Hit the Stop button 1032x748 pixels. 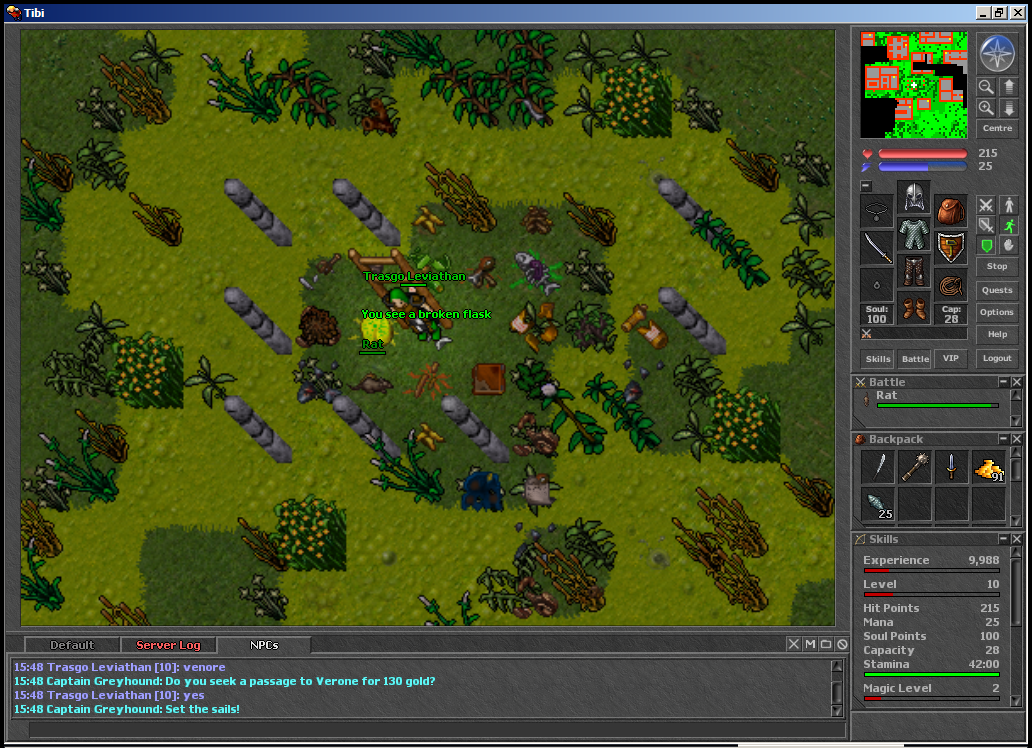coord(997,266)
